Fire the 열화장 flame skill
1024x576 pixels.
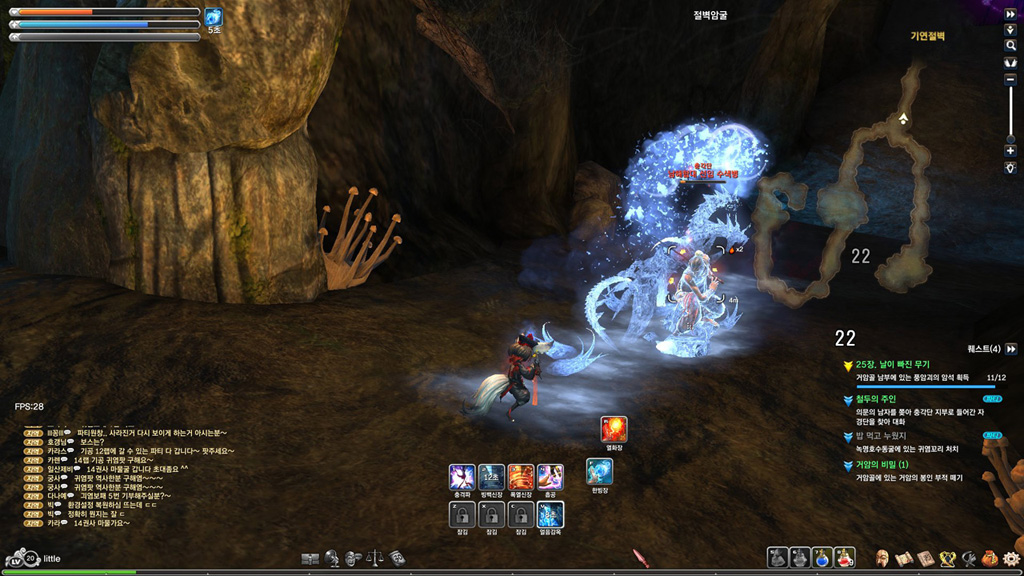[613, 429]
